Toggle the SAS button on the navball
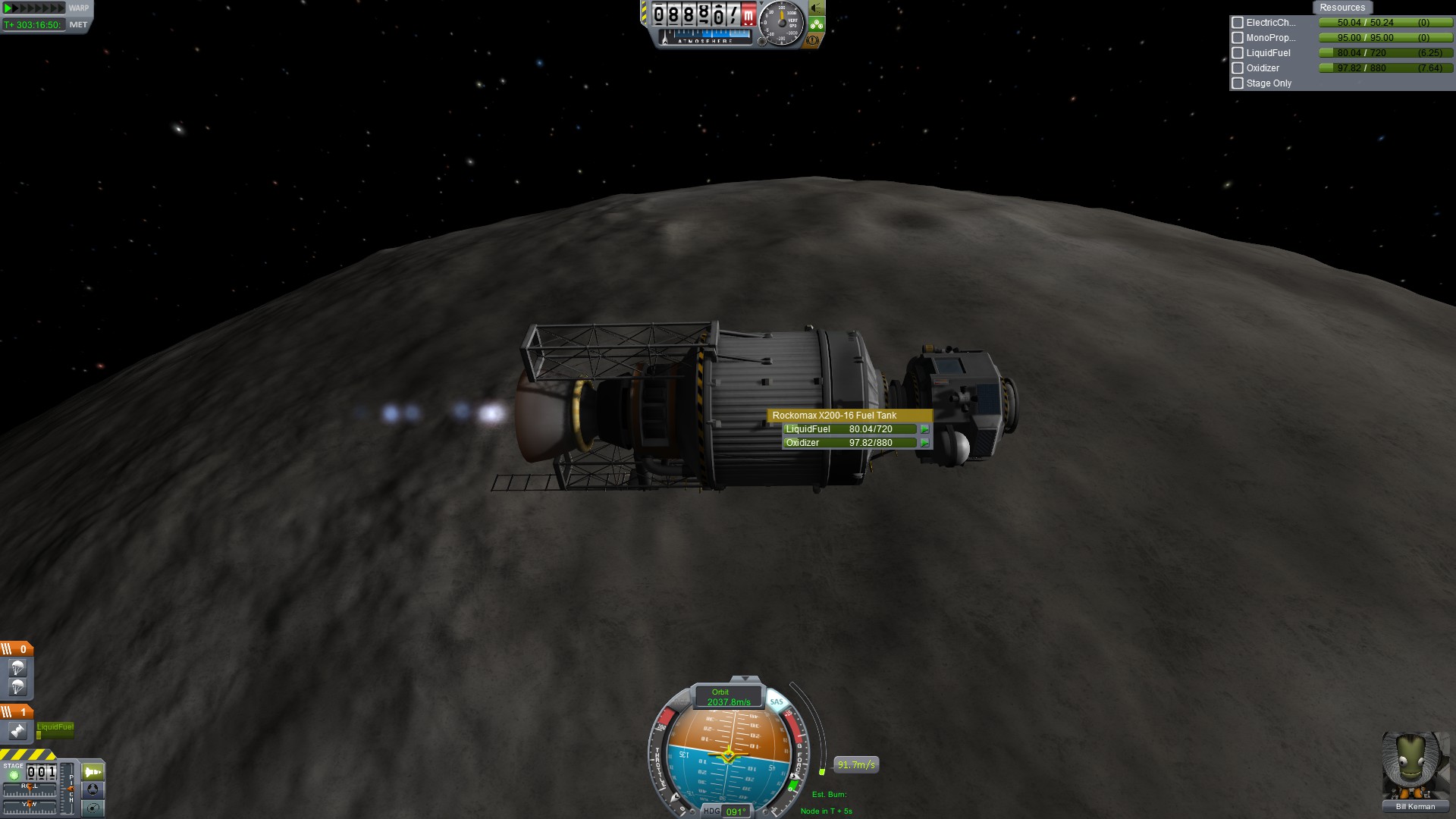This screenshot has height=819, width=1456. pyautogui.click(x=777, y=702)
